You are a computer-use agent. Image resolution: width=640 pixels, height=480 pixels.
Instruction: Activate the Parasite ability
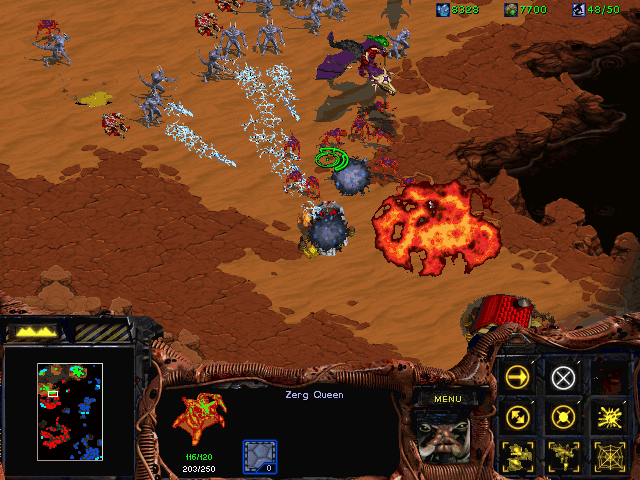518,456
